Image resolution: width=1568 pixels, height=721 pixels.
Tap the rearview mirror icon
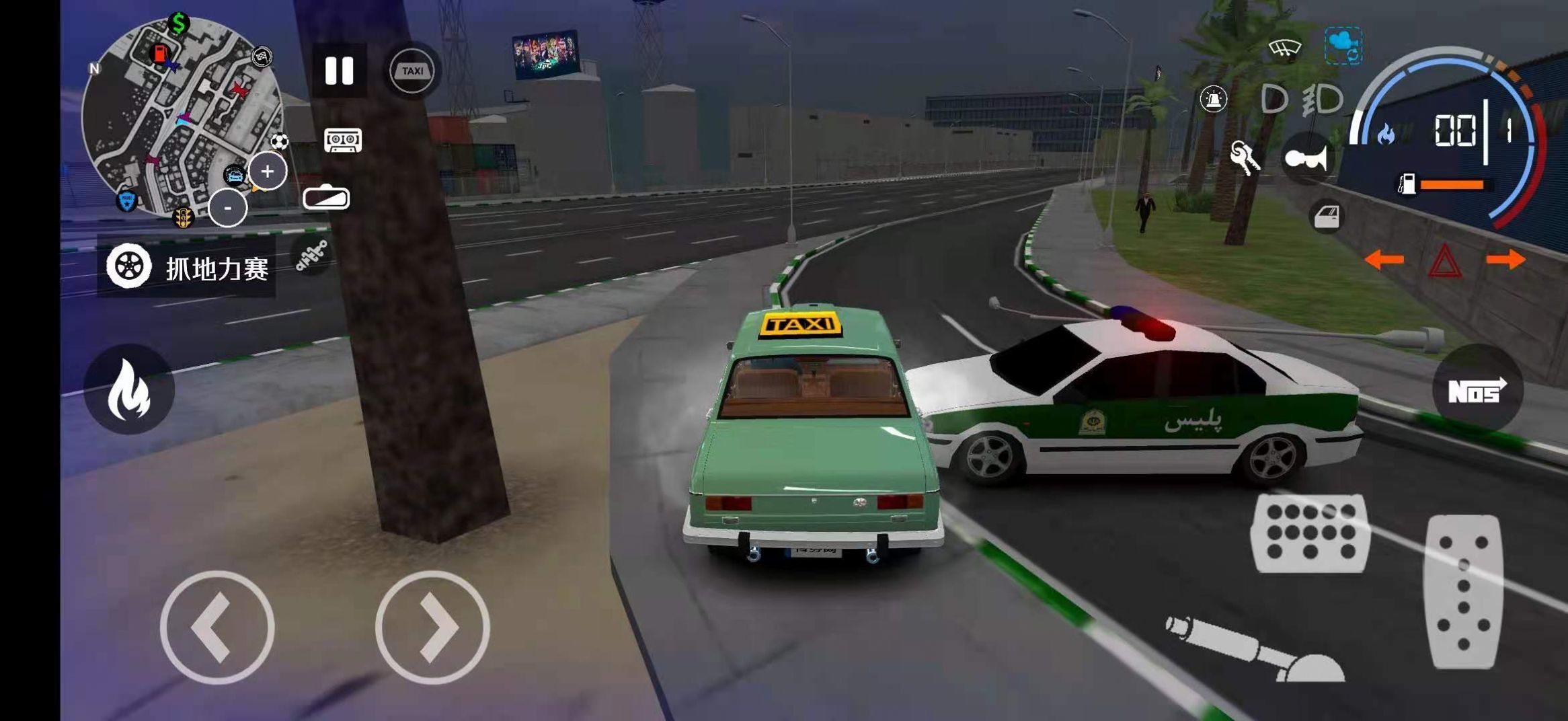point(326,198)
